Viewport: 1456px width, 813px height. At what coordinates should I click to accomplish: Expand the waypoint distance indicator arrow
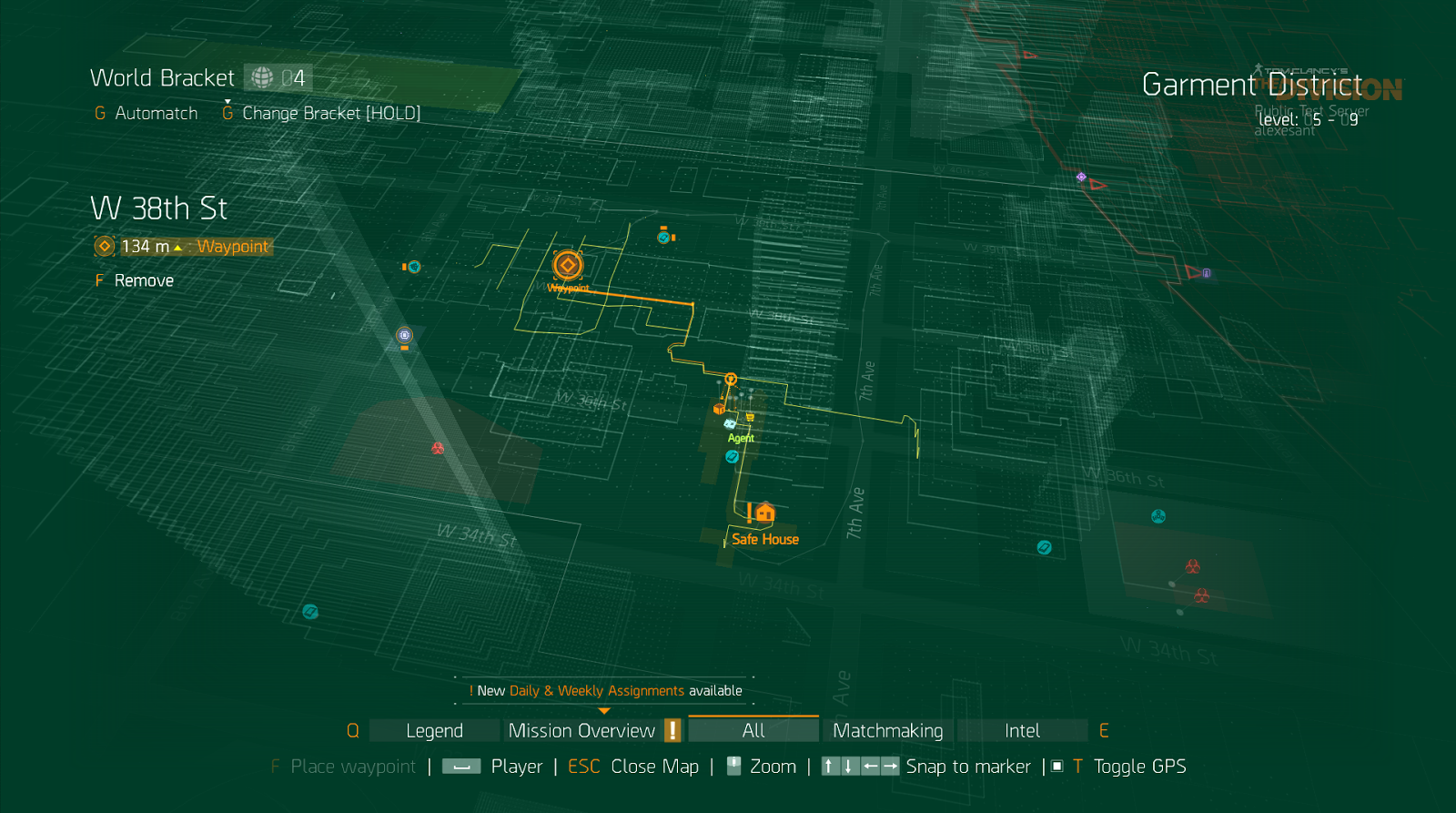(178, 246)
